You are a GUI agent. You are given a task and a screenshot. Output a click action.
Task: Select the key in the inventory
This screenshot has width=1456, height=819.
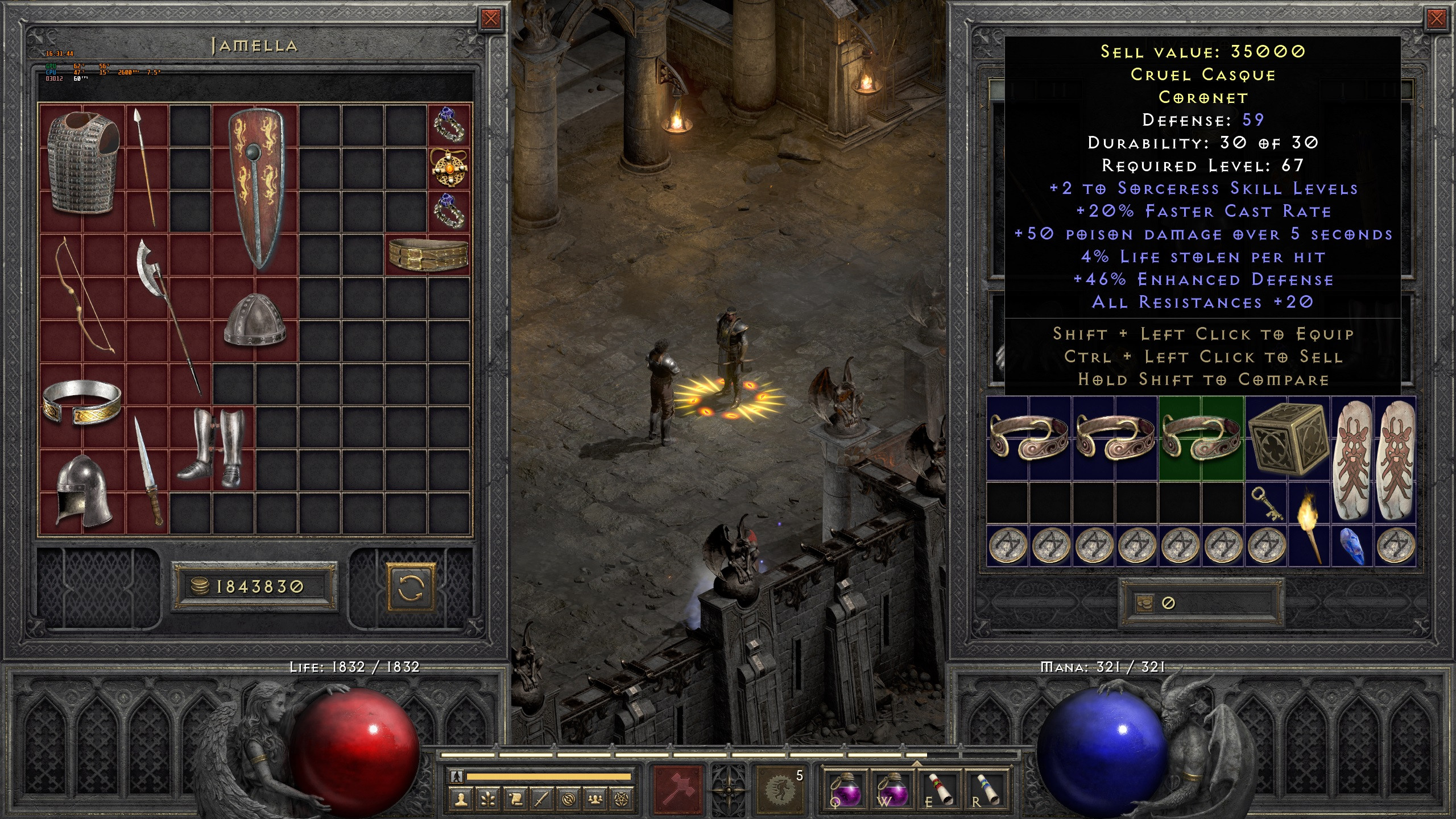[1266, 503]
